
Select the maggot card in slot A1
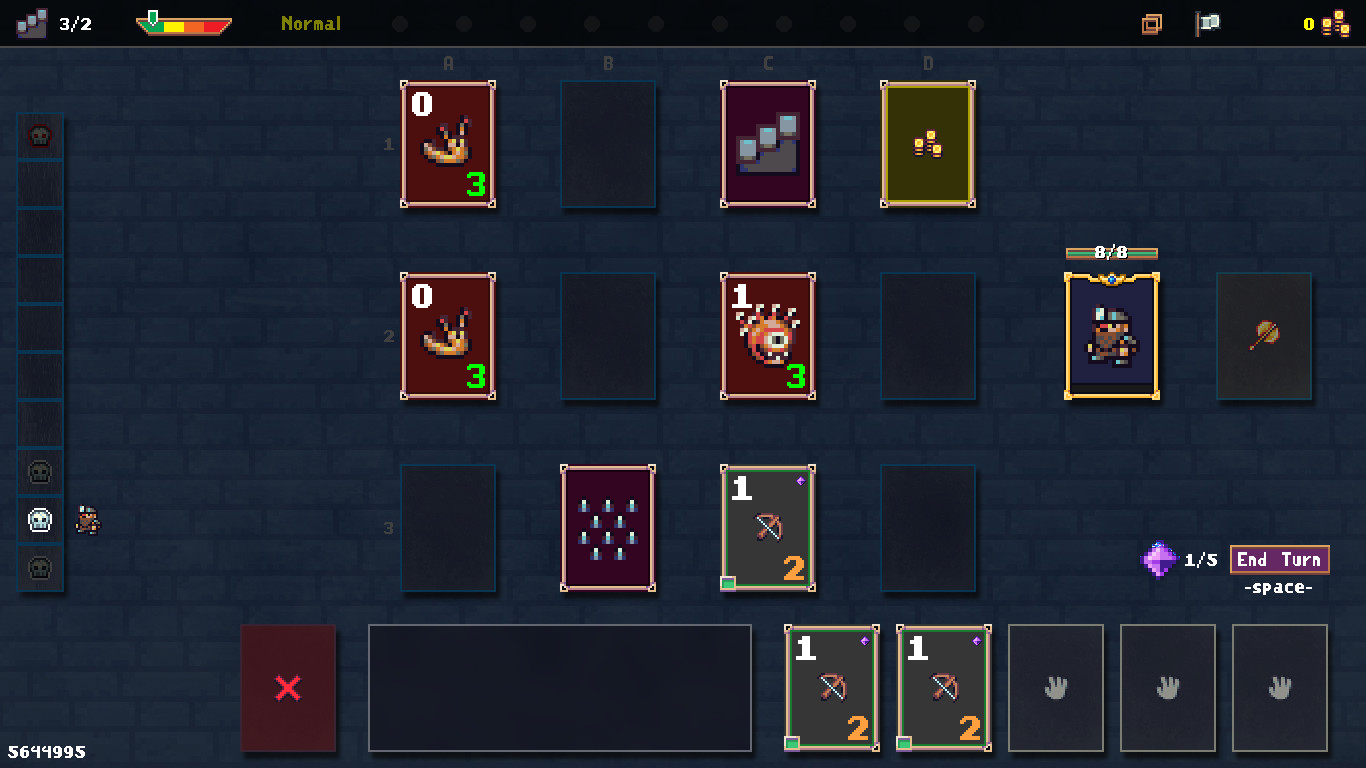click(447, 145)
